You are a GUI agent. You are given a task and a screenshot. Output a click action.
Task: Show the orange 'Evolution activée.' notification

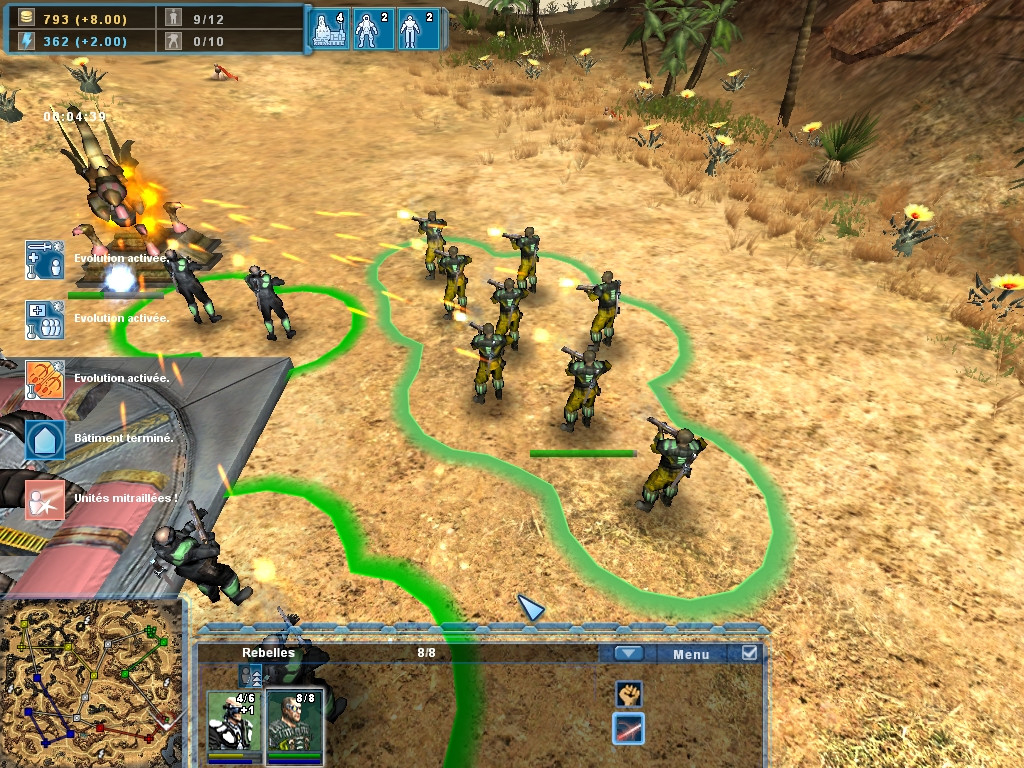[45, 380]
